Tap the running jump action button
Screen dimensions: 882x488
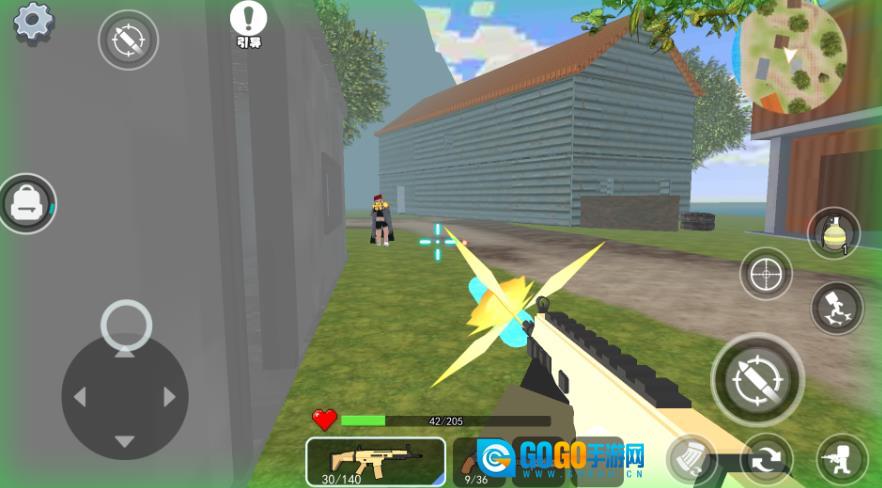(836, 308)
